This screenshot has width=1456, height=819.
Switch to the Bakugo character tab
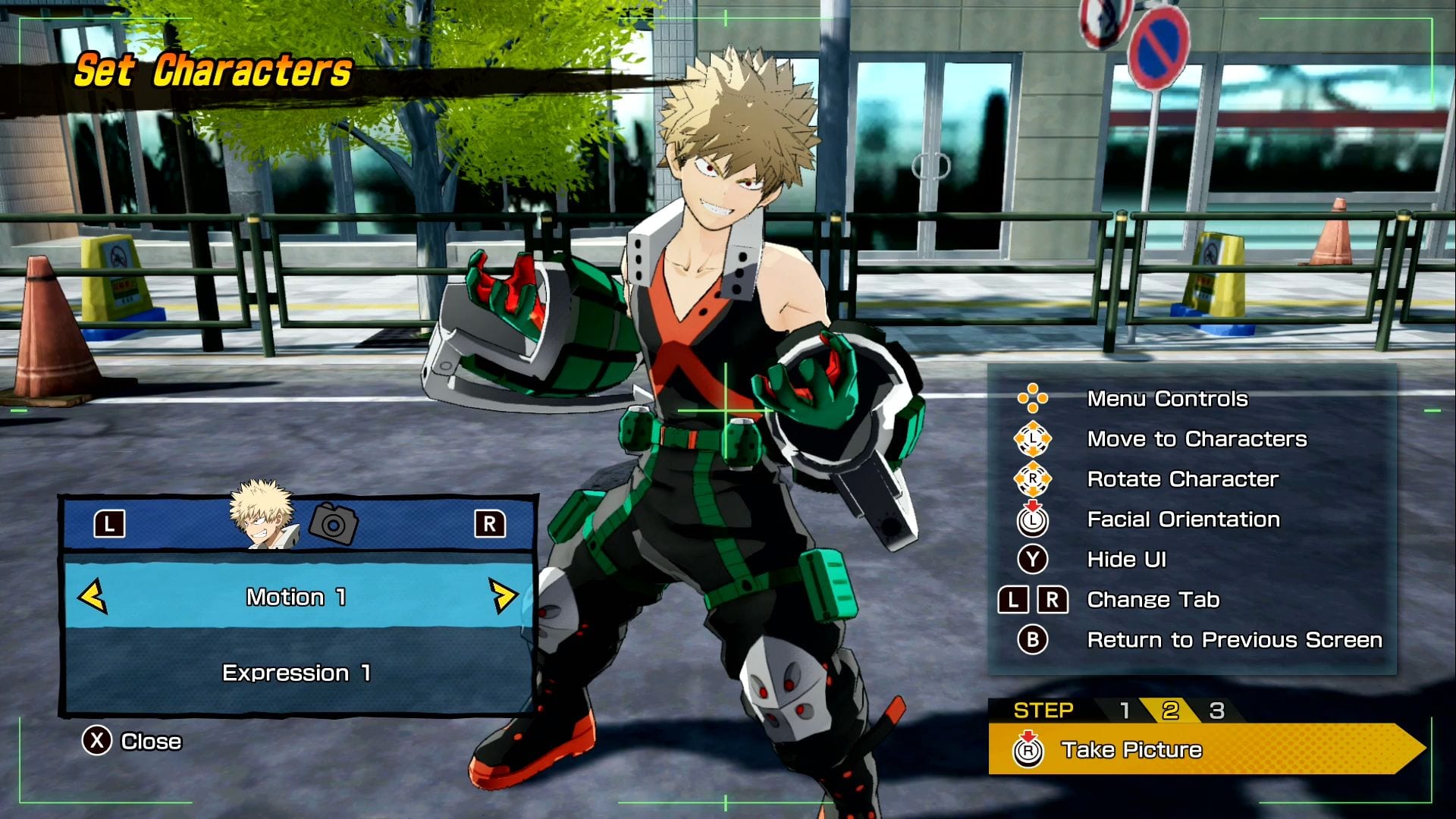pyautogui.click(x=262, y=516)
